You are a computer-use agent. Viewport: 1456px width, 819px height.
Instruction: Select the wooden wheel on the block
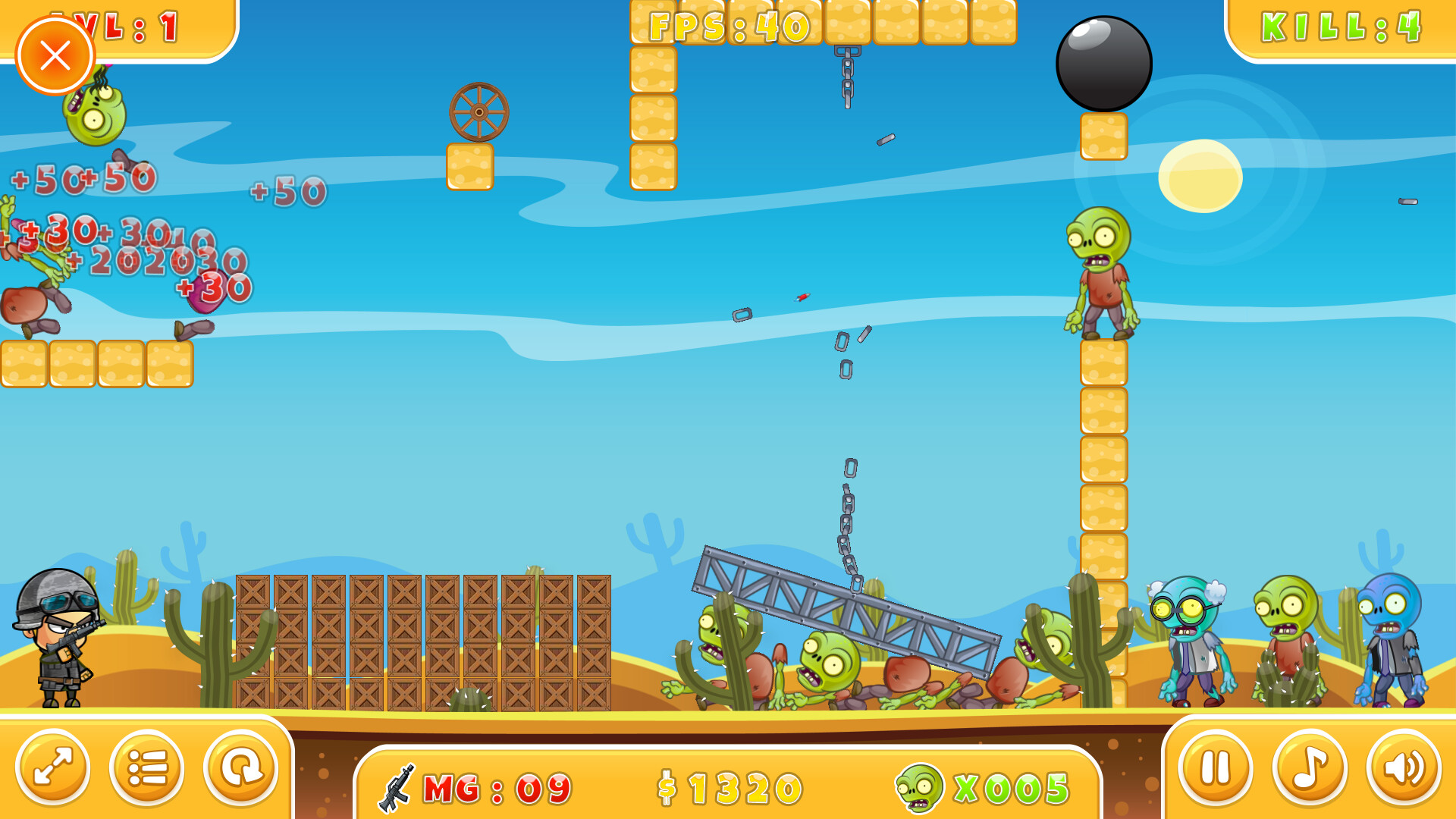click(479, 111)
